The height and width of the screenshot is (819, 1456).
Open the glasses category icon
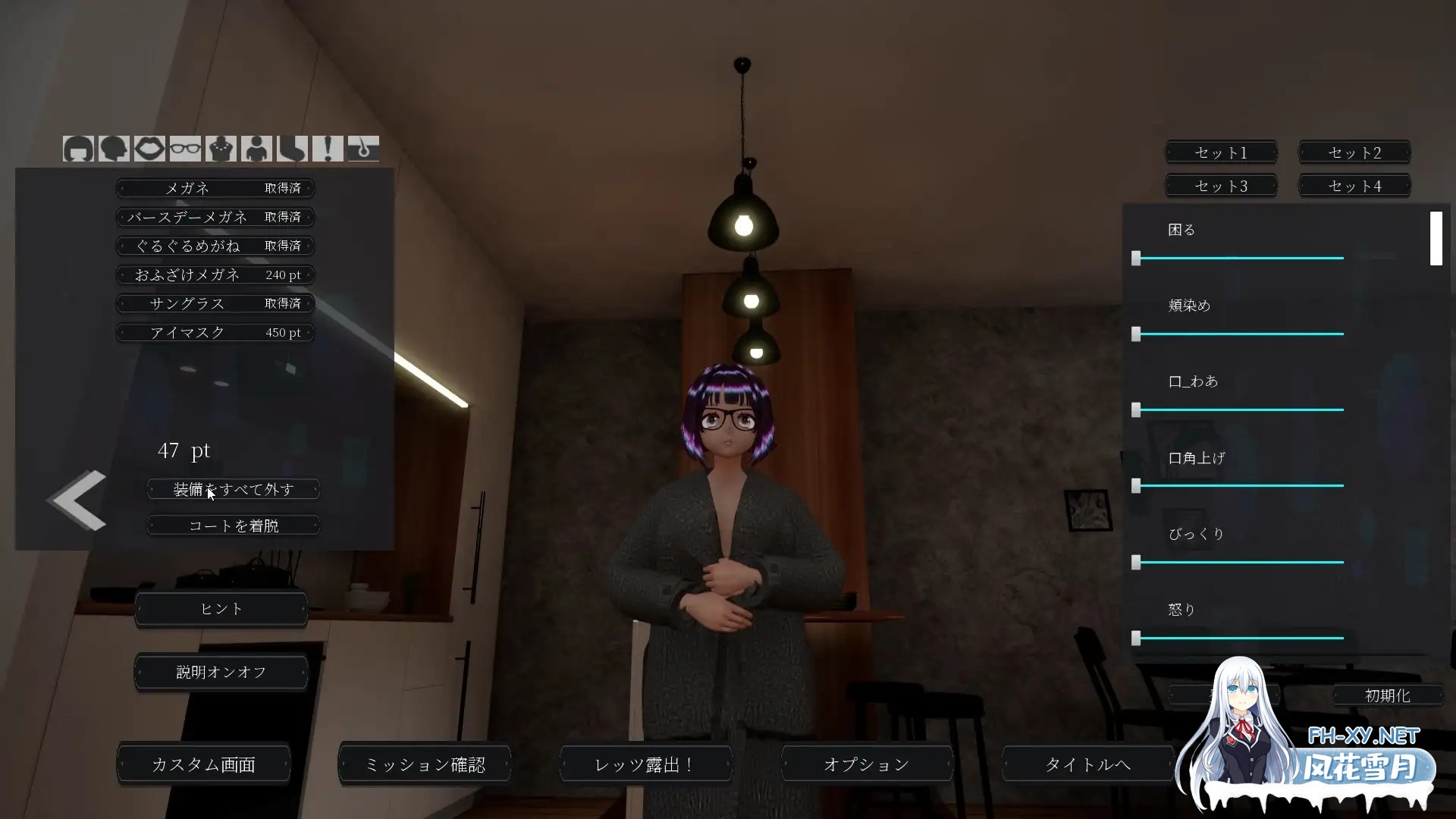click(185, 149)
